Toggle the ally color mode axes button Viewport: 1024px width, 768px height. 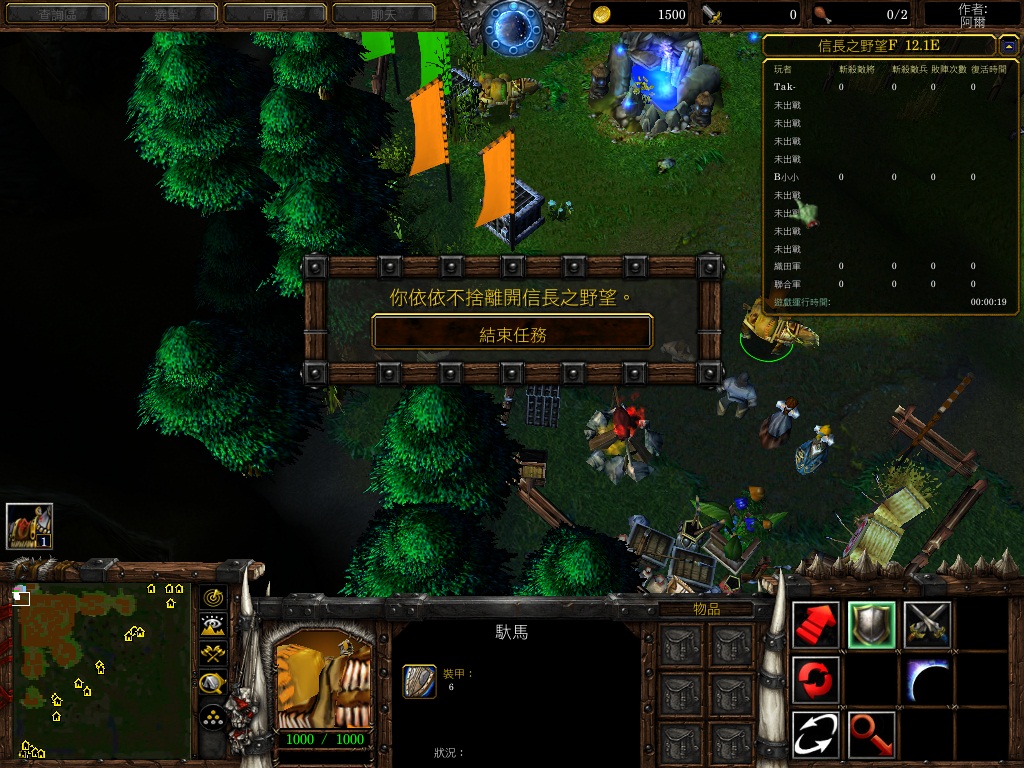(213, 654)
